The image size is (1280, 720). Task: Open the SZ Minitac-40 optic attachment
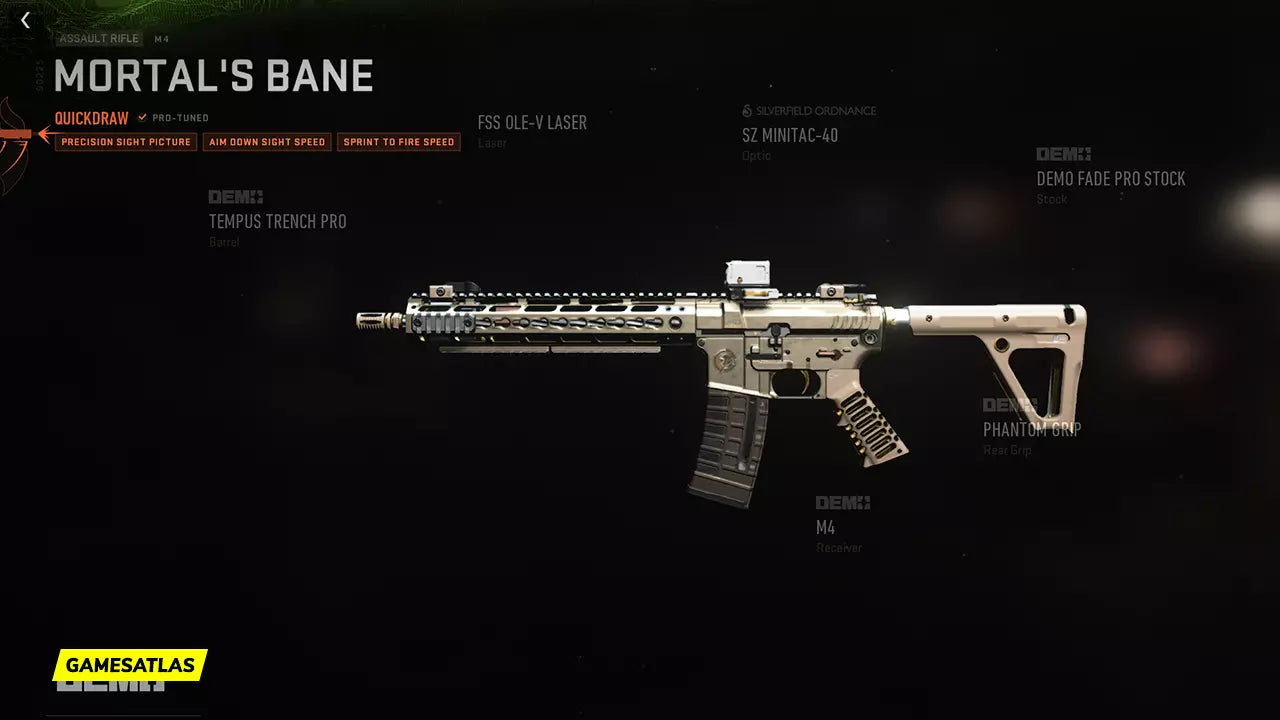790,135
